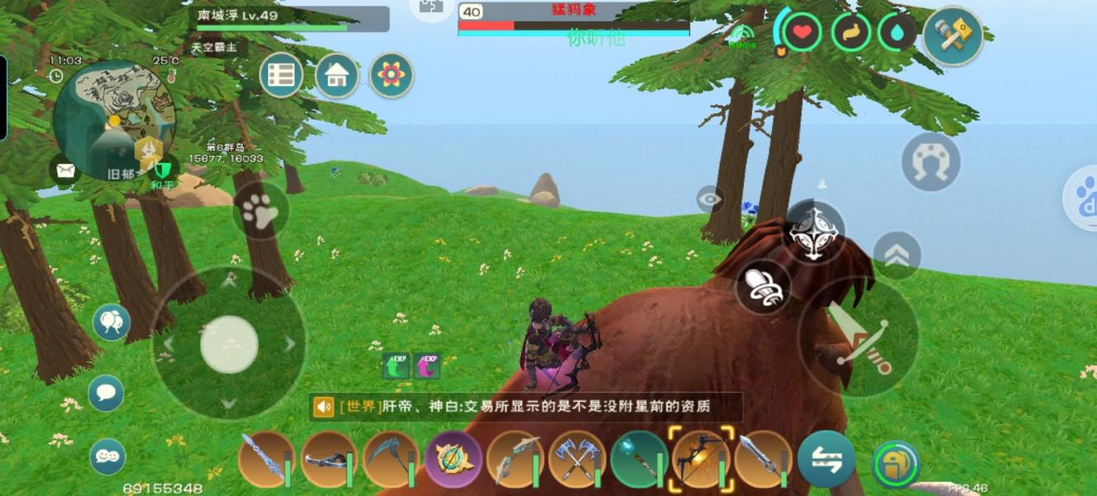Viewport: 1097px width, 496px height.
Task: Swap hotbar with the arrows button
Action: [826, 460]
